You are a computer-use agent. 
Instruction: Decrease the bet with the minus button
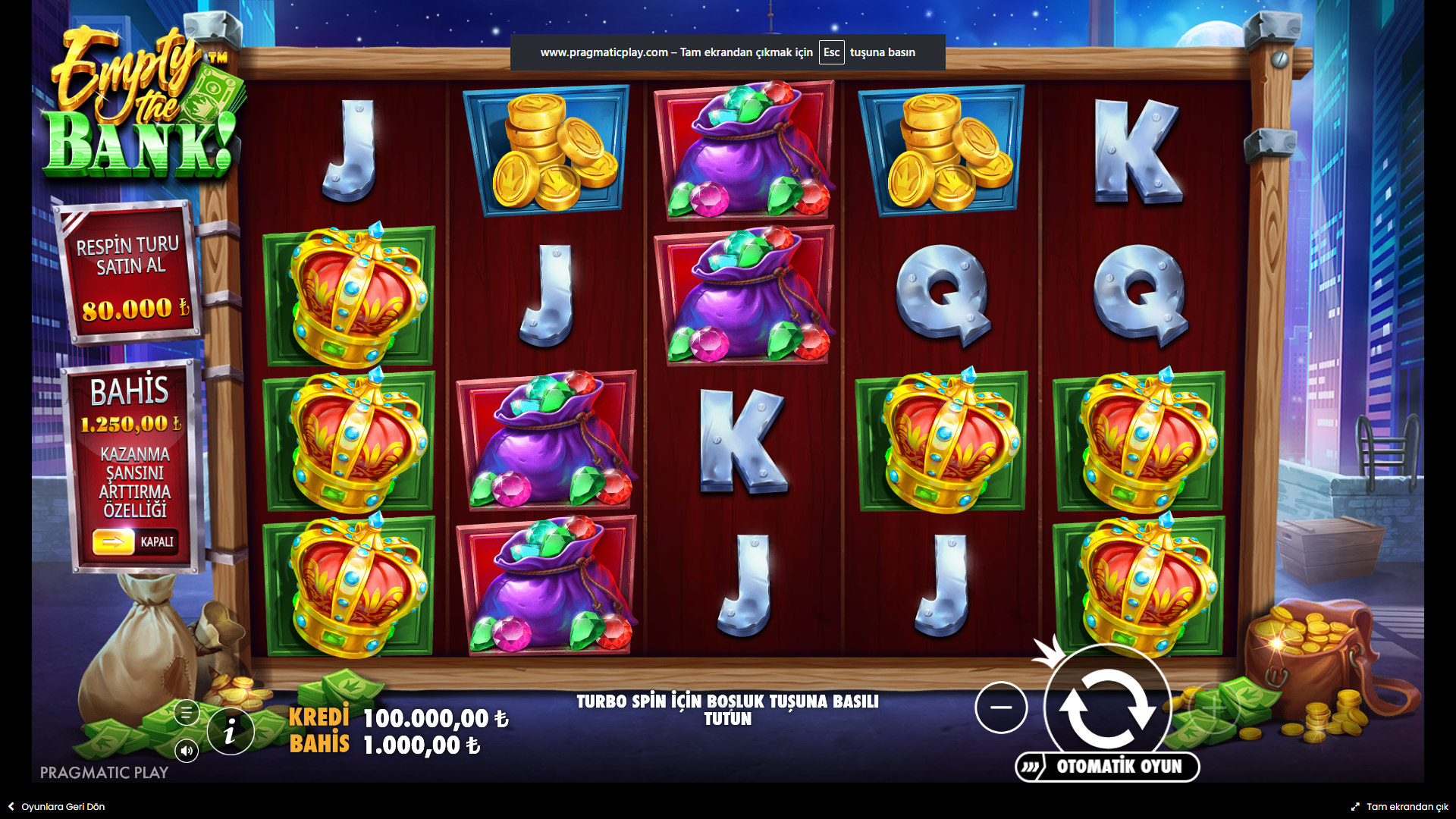tap(1001, 708)
